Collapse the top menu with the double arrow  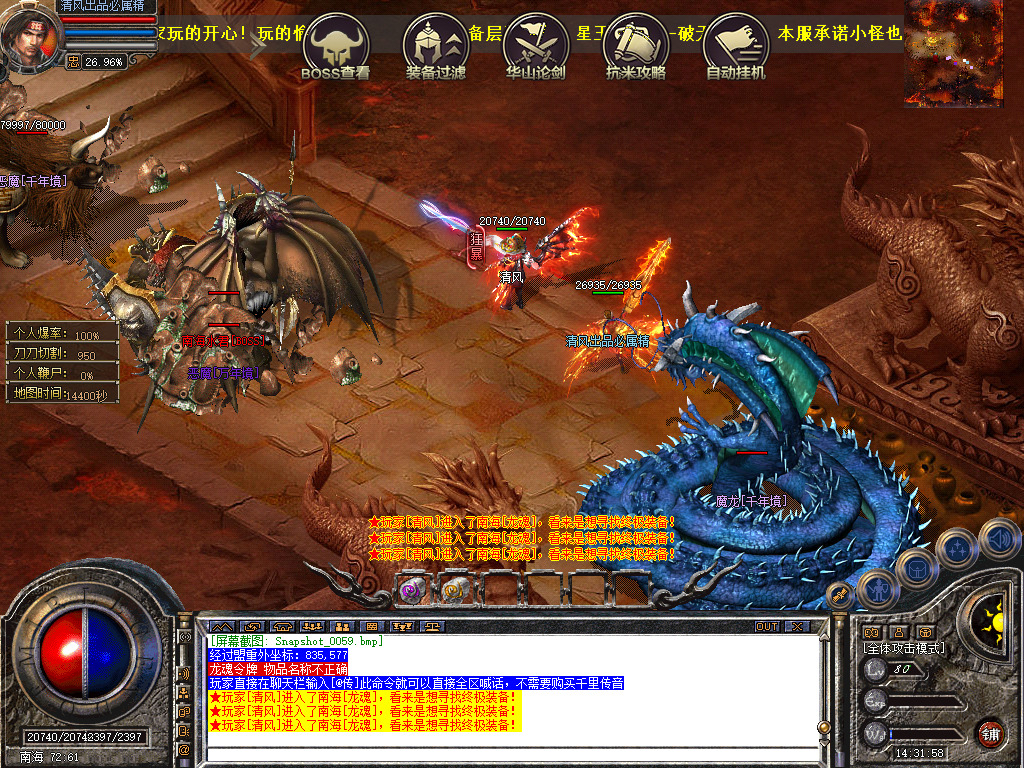click(260, 46)
